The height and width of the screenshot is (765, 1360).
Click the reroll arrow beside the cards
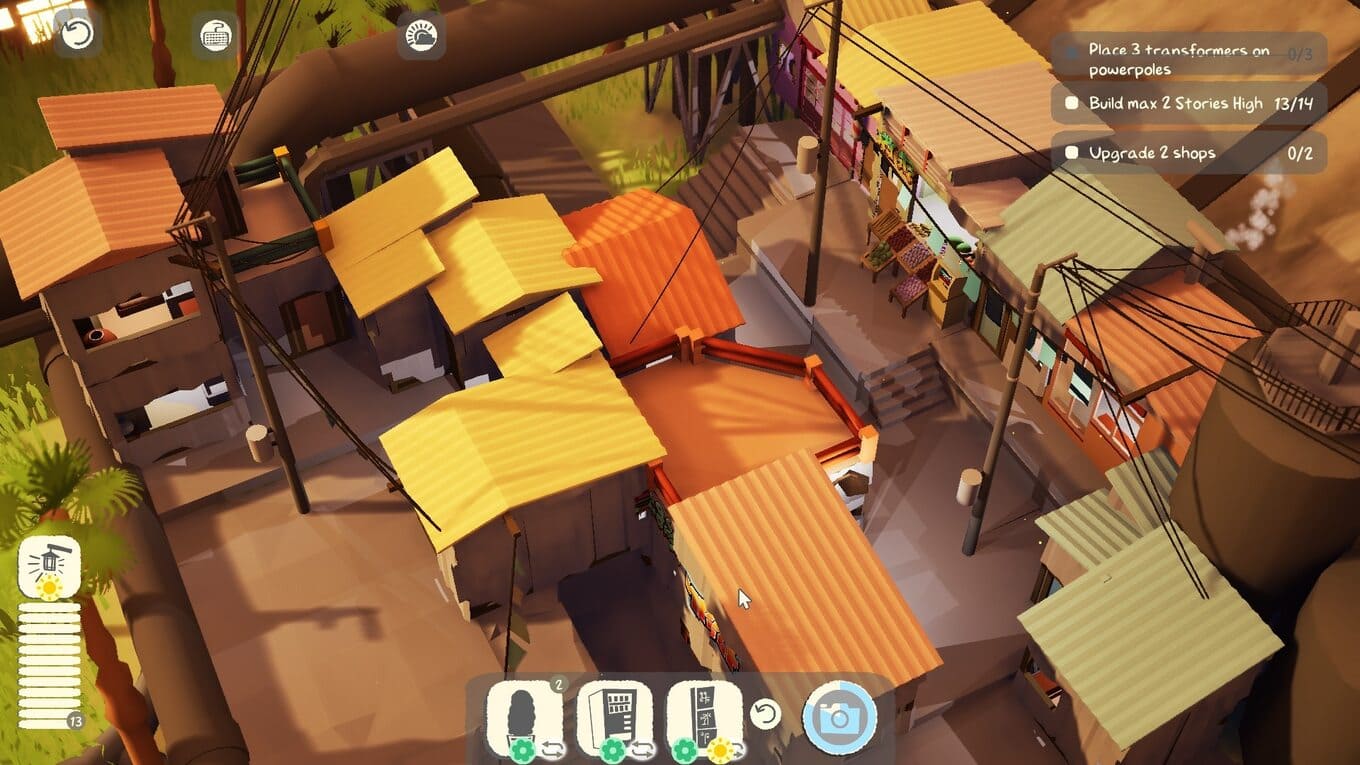coord(765,714)
